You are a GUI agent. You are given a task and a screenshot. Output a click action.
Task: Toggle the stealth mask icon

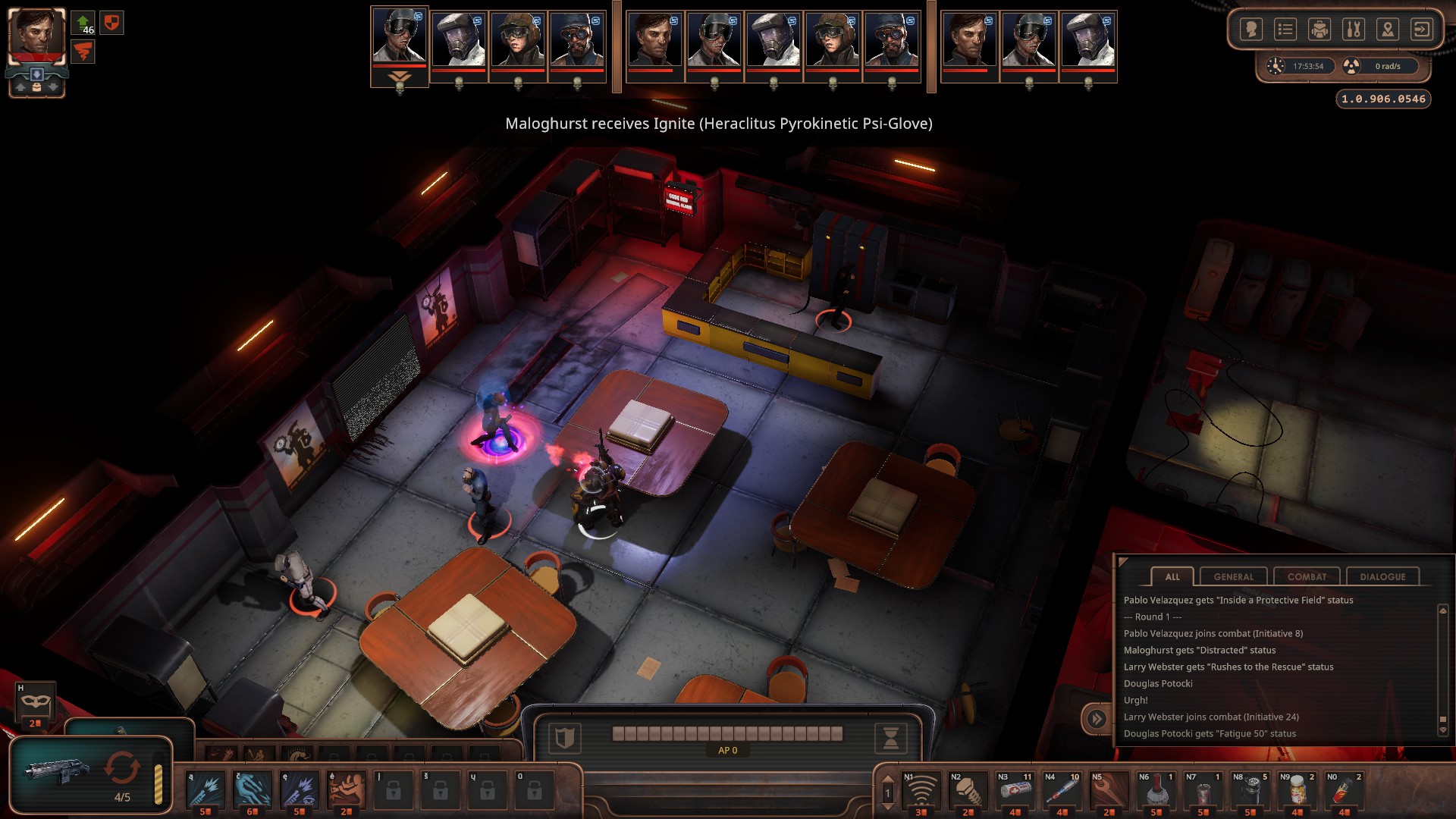(x=35, y=703)
